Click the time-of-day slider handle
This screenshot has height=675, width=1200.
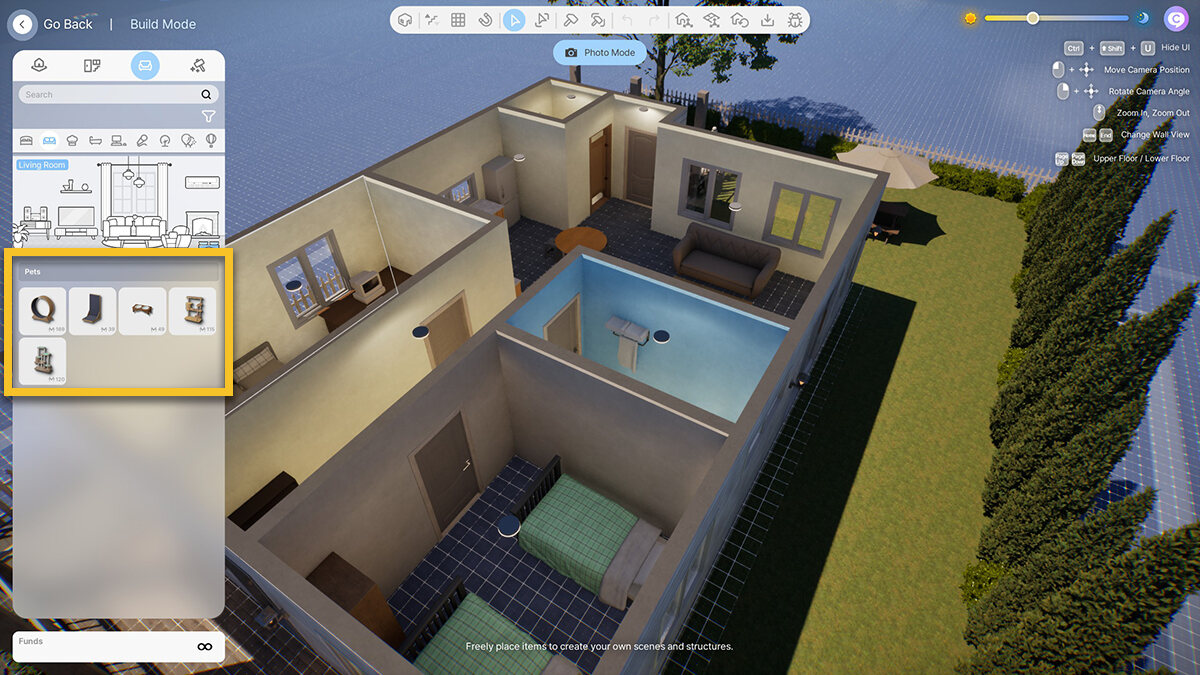pos(1033,18)
